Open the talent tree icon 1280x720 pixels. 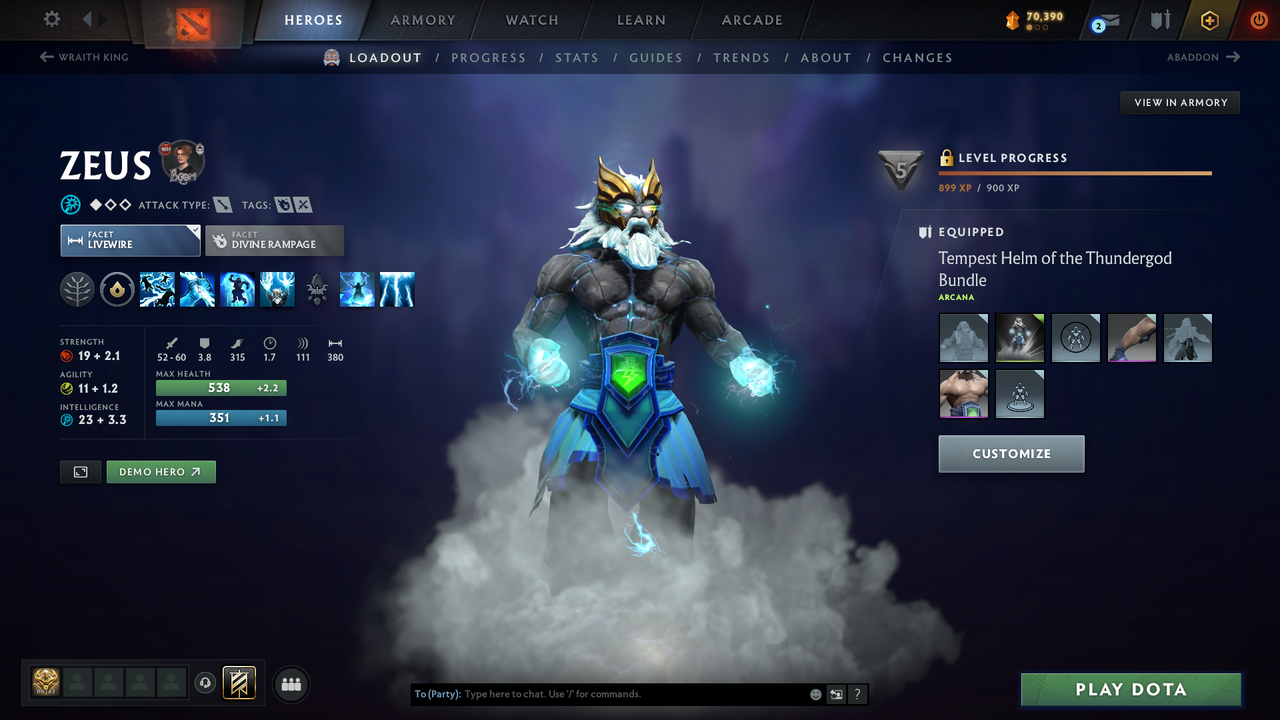77,289
